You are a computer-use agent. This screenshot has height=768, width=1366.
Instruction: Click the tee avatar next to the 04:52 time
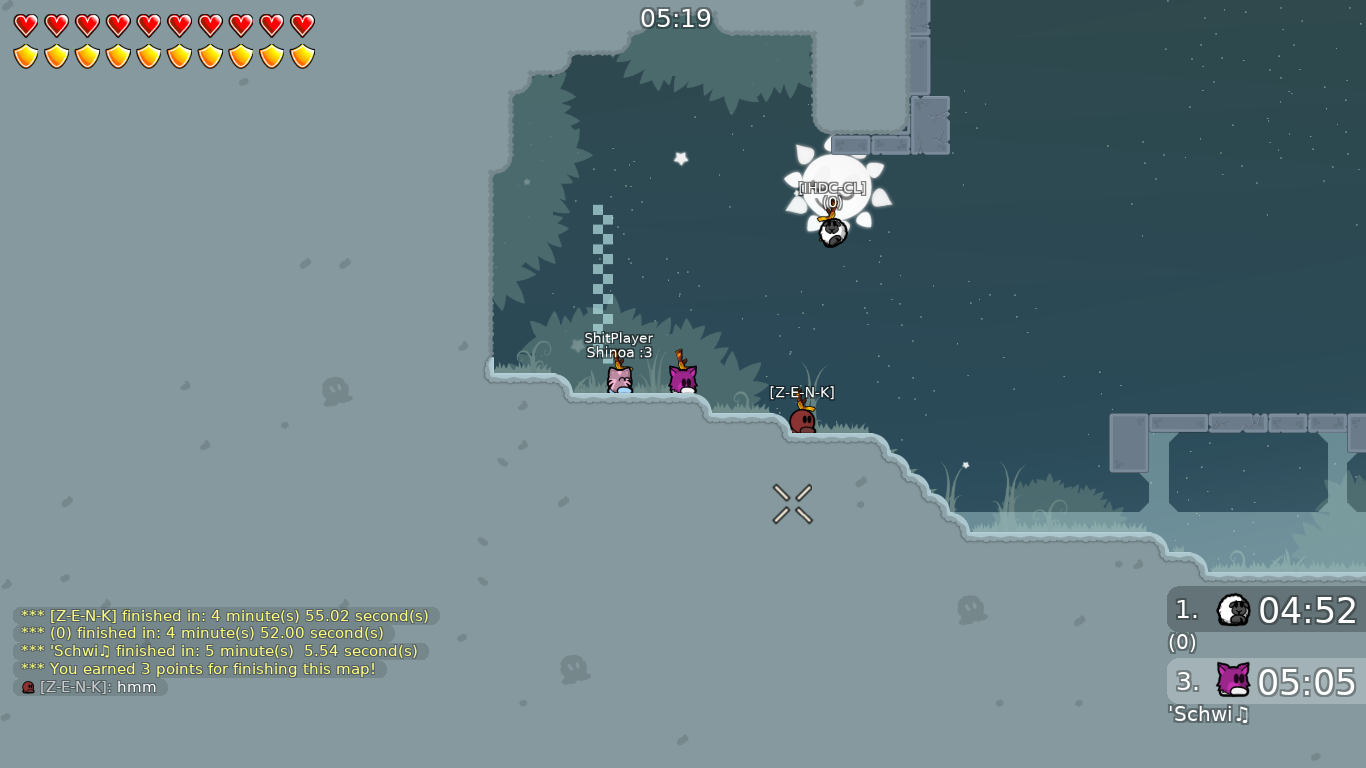tap(1233, 610)
